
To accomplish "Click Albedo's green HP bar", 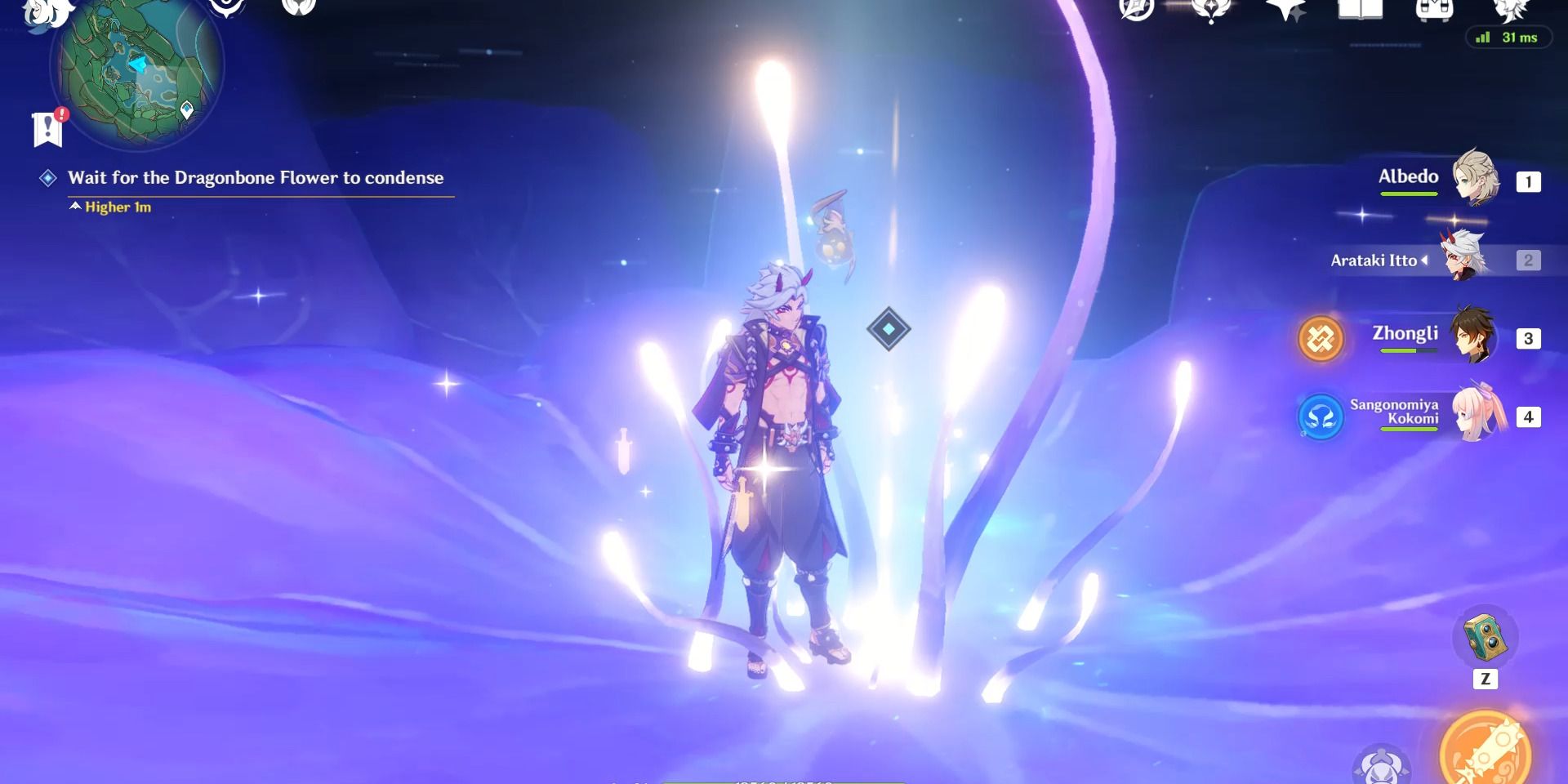I will [x=1408, y=194].
